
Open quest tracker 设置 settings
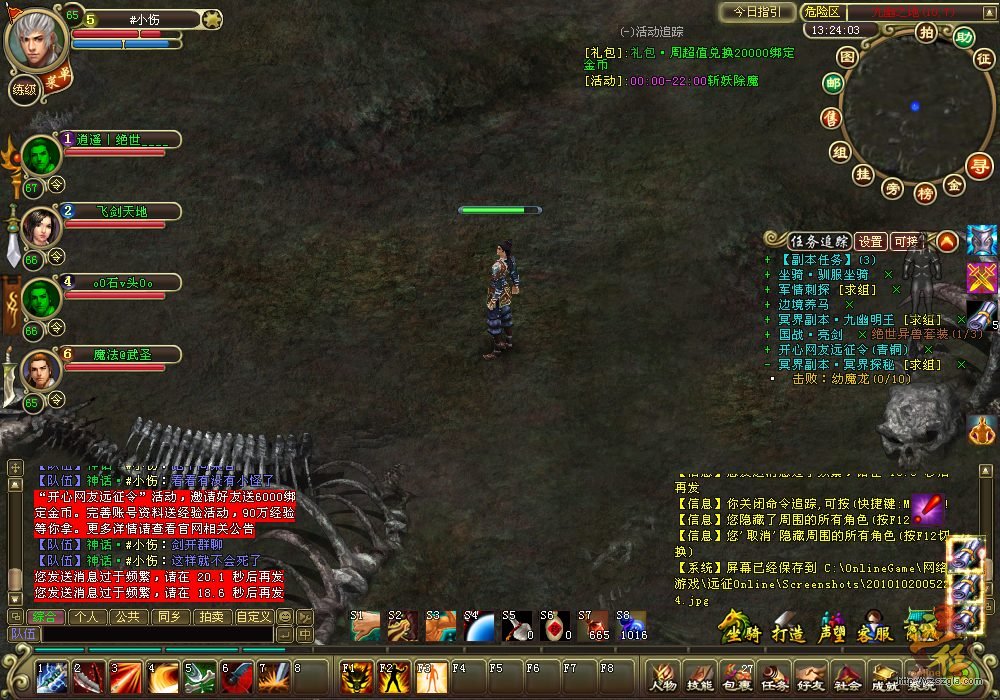tap(871, 241)
